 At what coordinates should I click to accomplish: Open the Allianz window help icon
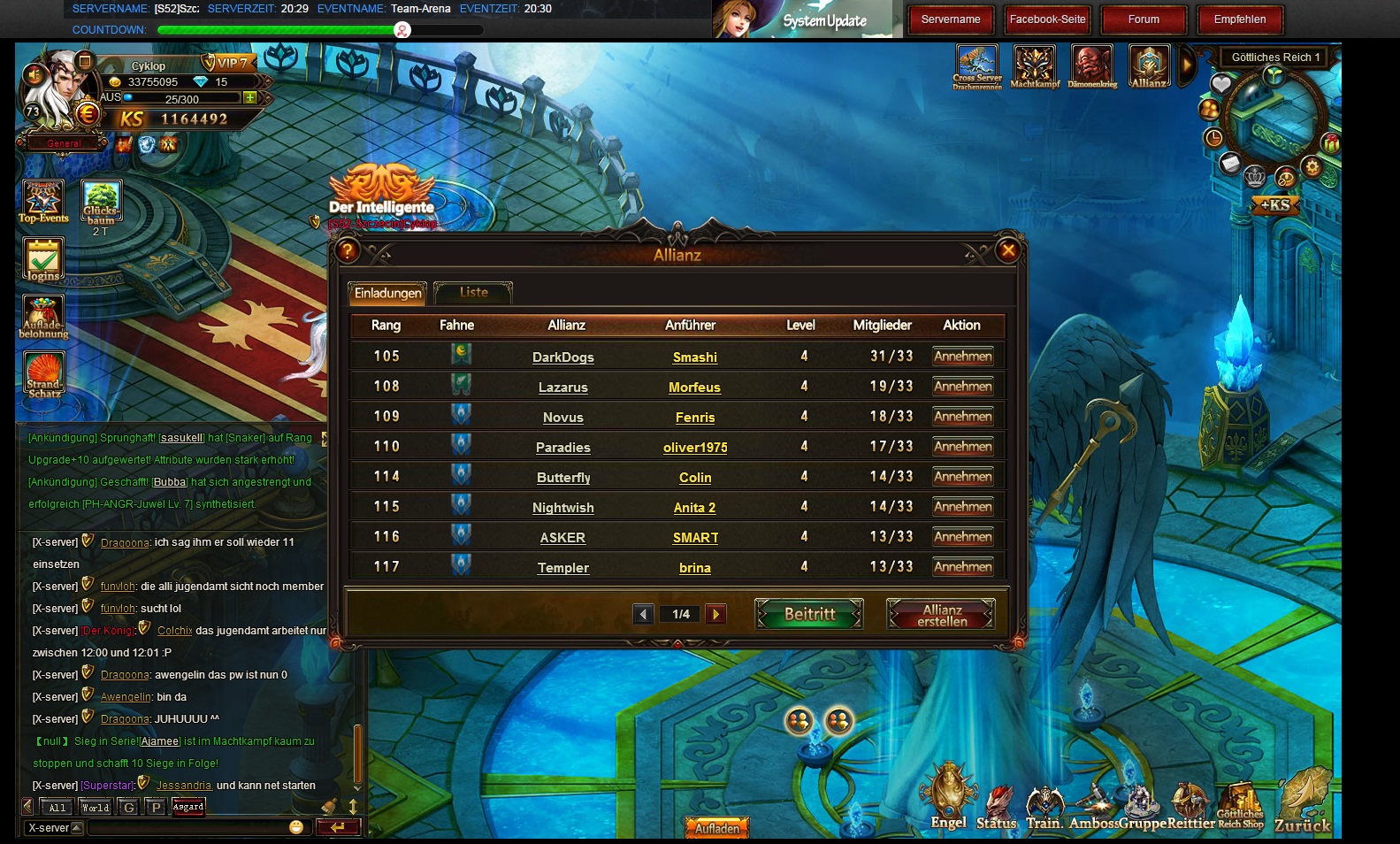348,251
